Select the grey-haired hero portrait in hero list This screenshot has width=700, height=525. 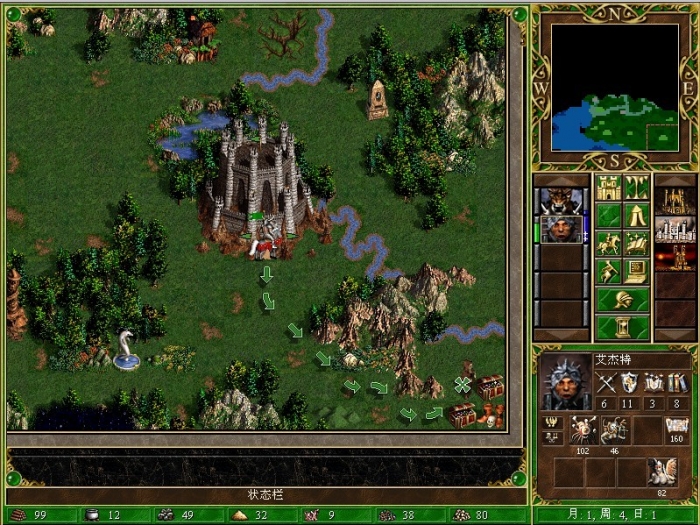pos(561,229)
